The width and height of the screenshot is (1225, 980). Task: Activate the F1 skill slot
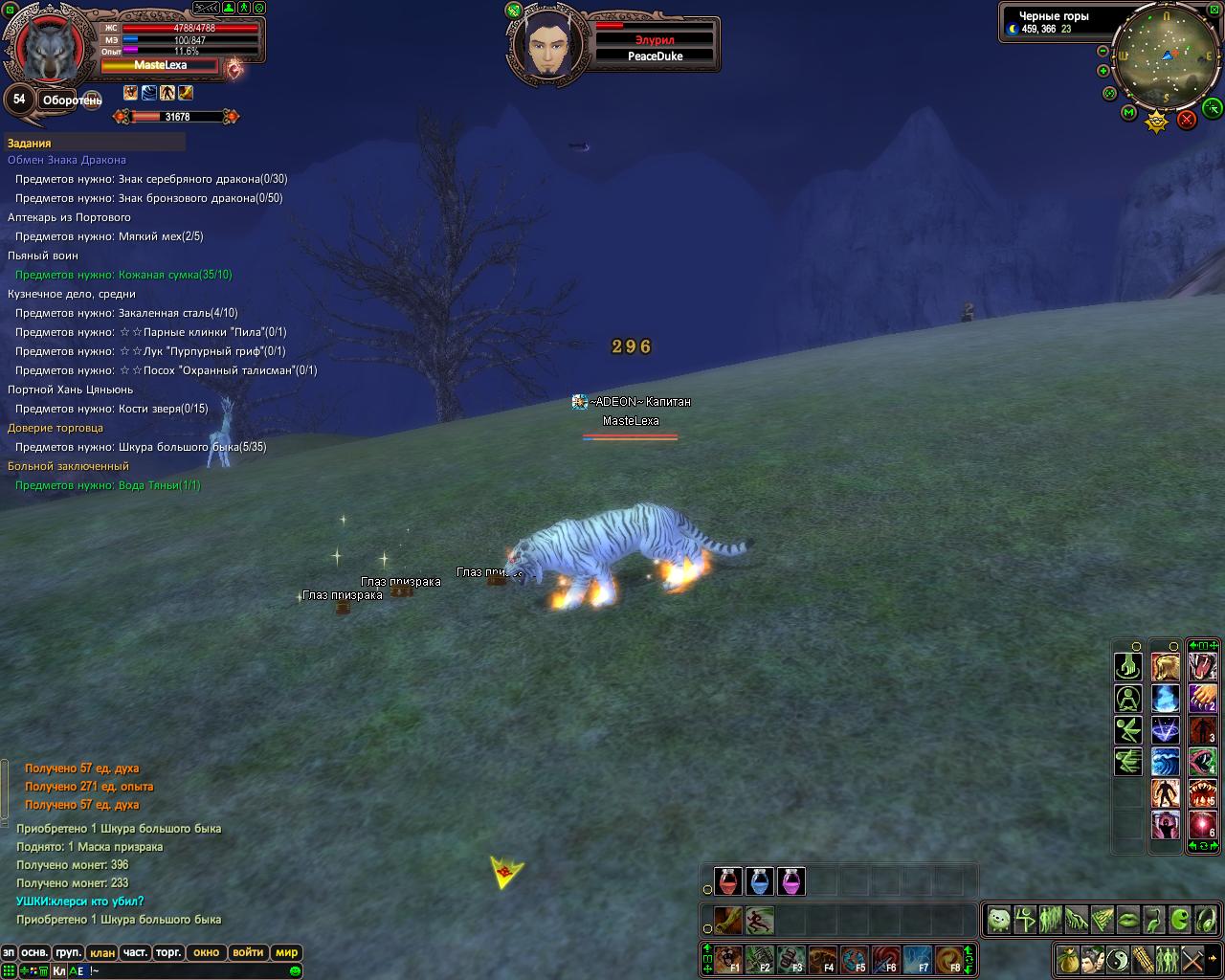click(x=728, y=959)
